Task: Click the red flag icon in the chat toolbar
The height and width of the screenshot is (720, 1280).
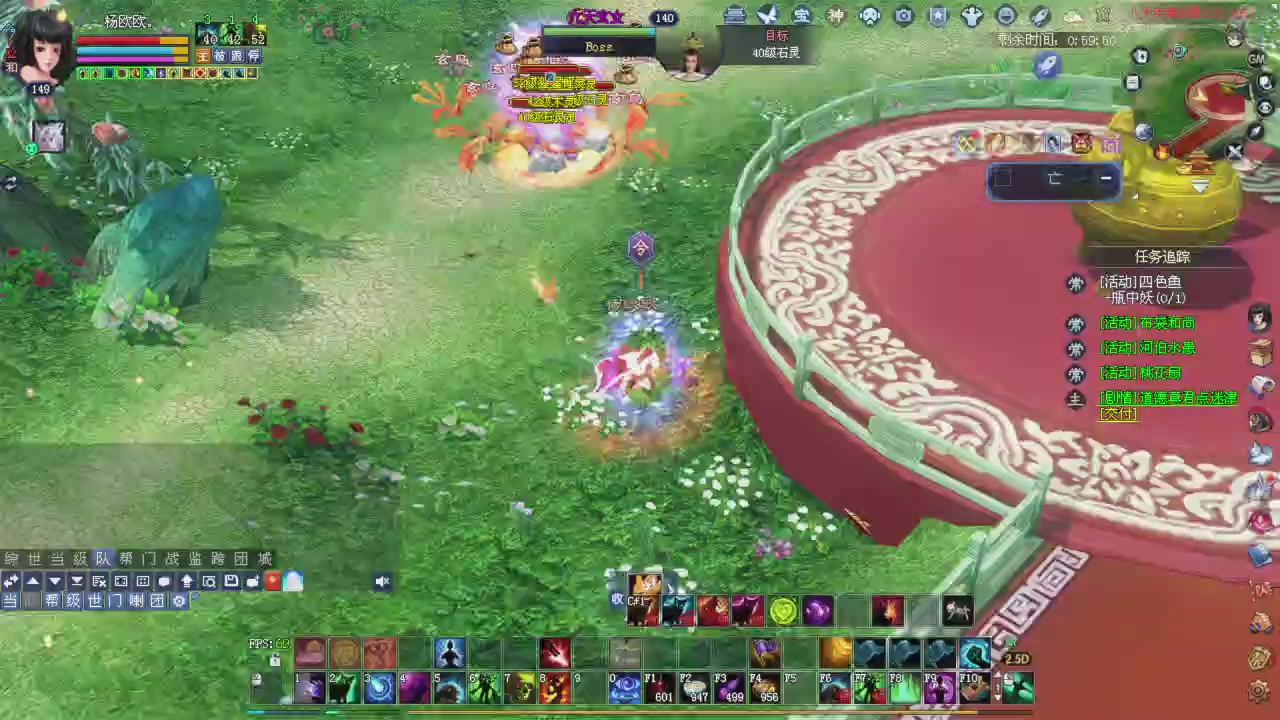Action: (x=270, y=582)
